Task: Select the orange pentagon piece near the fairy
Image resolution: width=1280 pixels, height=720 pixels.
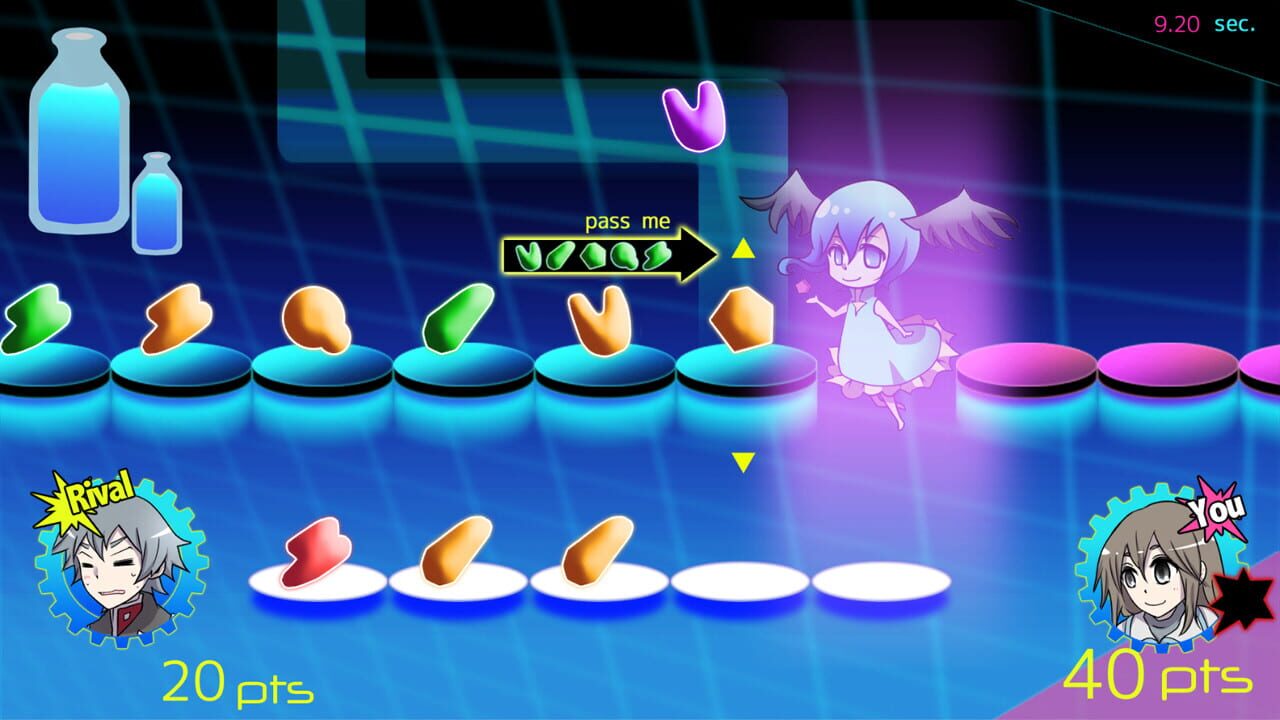Action: tap(740, 320)
